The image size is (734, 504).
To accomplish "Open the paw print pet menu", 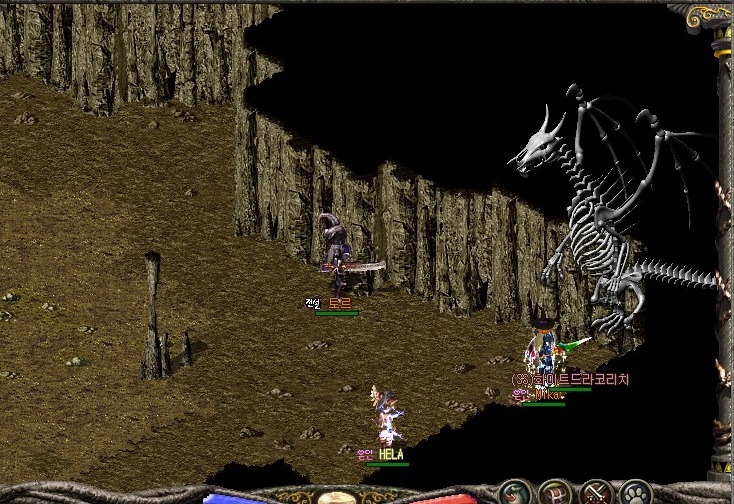I will pyautogui.click(x=636, y=494).
